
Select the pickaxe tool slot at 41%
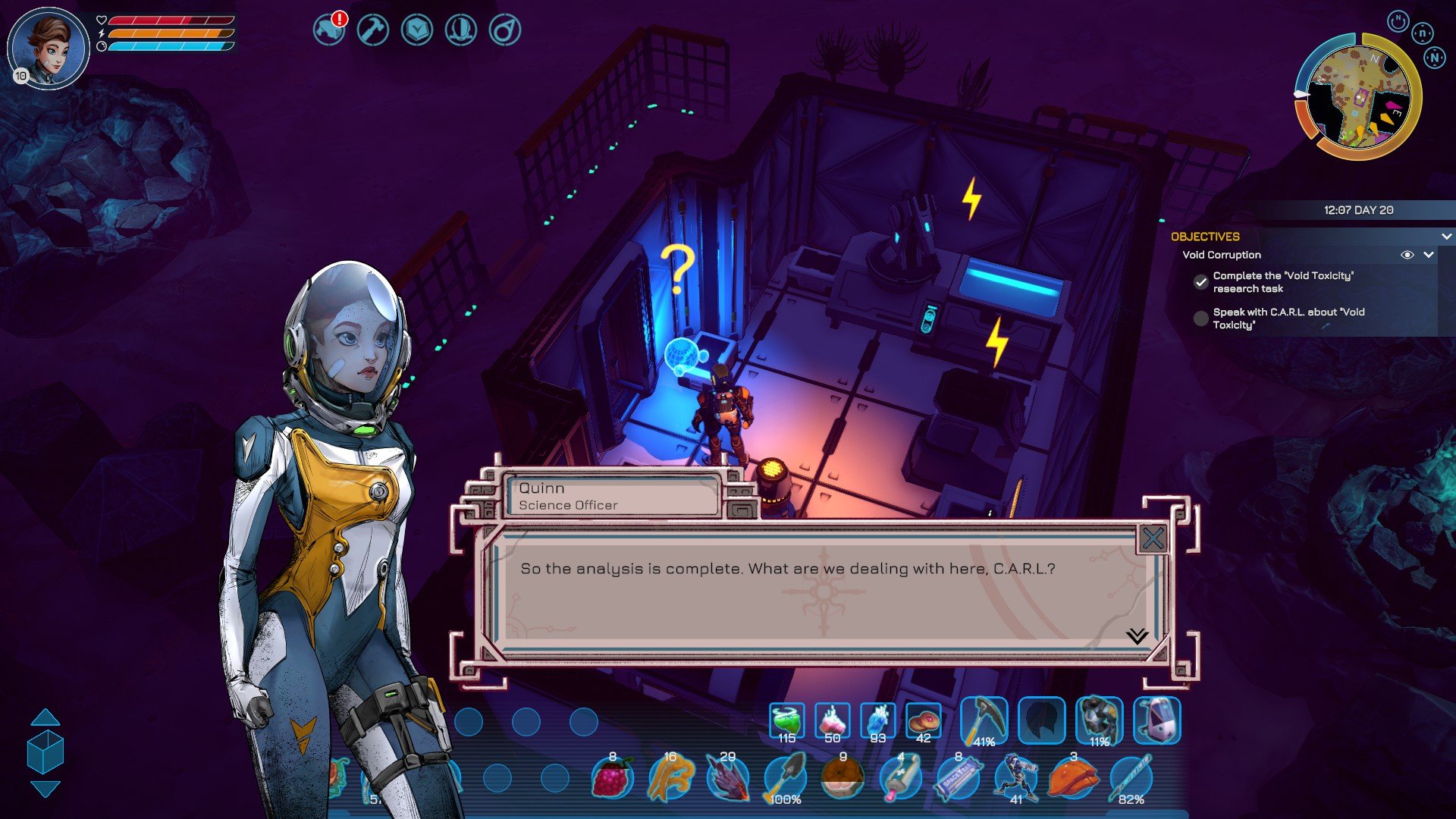point(984,720)
